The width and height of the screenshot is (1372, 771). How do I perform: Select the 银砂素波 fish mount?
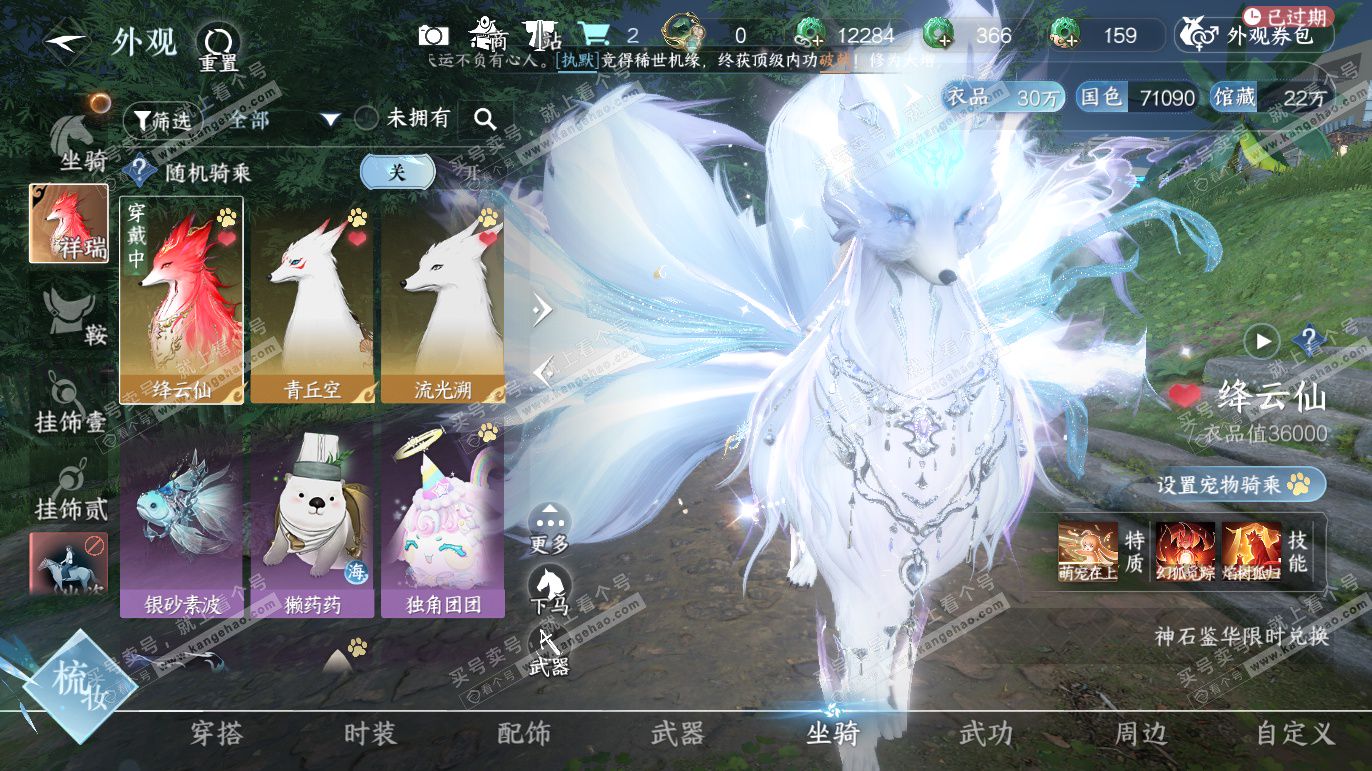181,520
